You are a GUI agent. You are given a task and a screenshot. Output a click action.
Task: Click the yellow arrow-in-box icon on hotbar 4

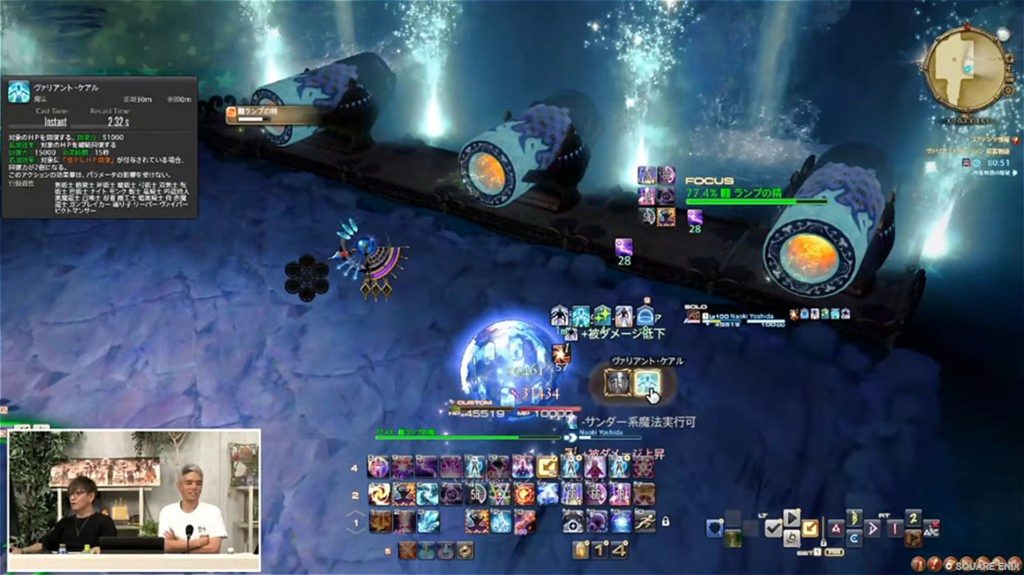[547, 467]
